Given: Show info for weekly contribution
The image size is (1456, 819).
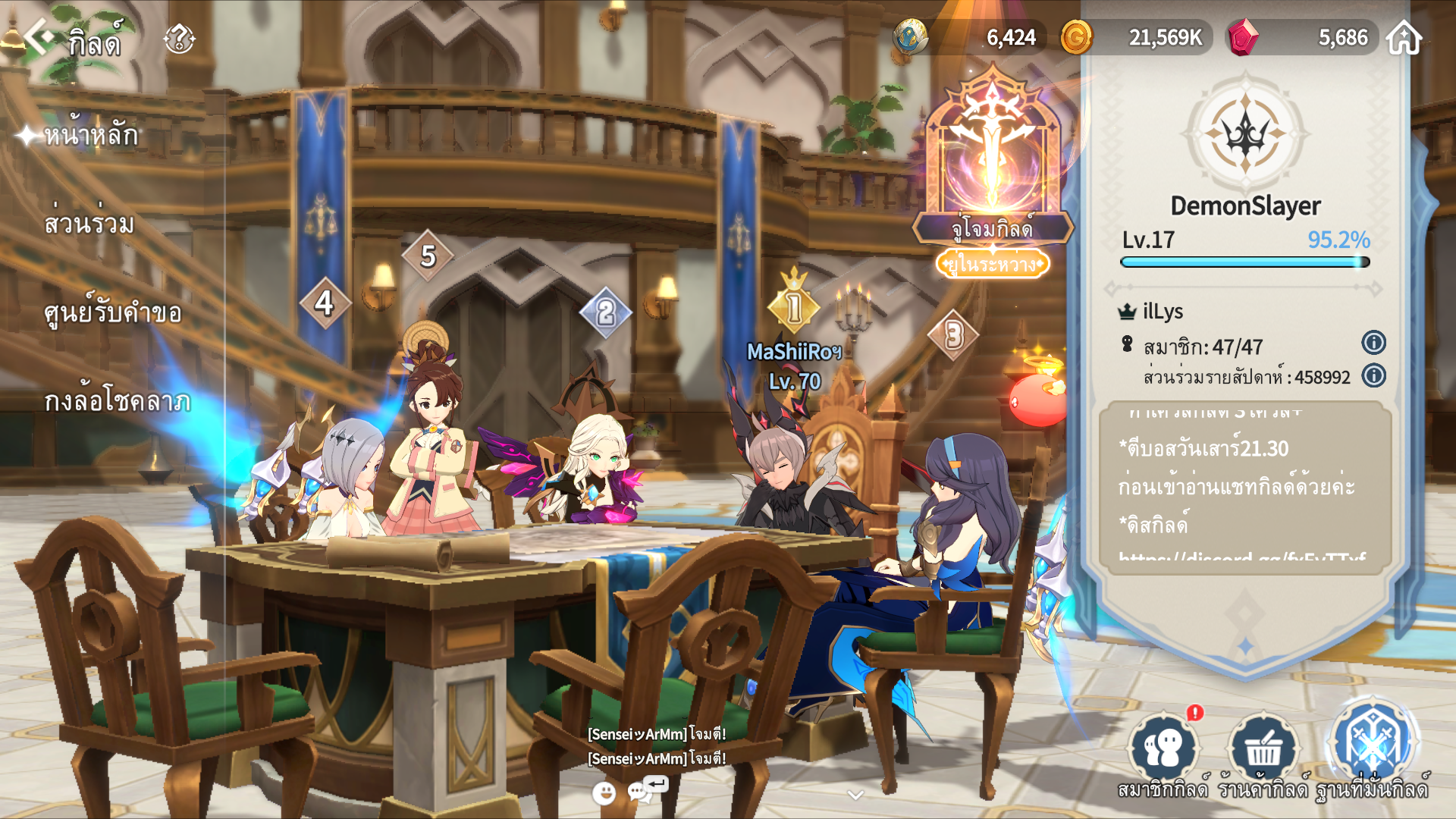Looking at the screenshot, I should pos(1373,375).
